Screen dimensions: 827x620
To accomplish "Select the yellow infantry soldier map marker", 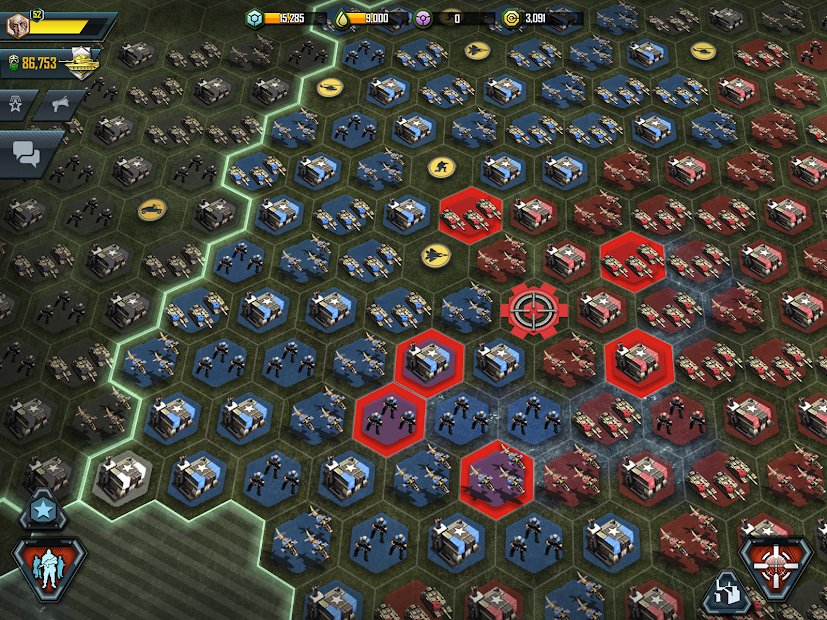I will [440, 165].
